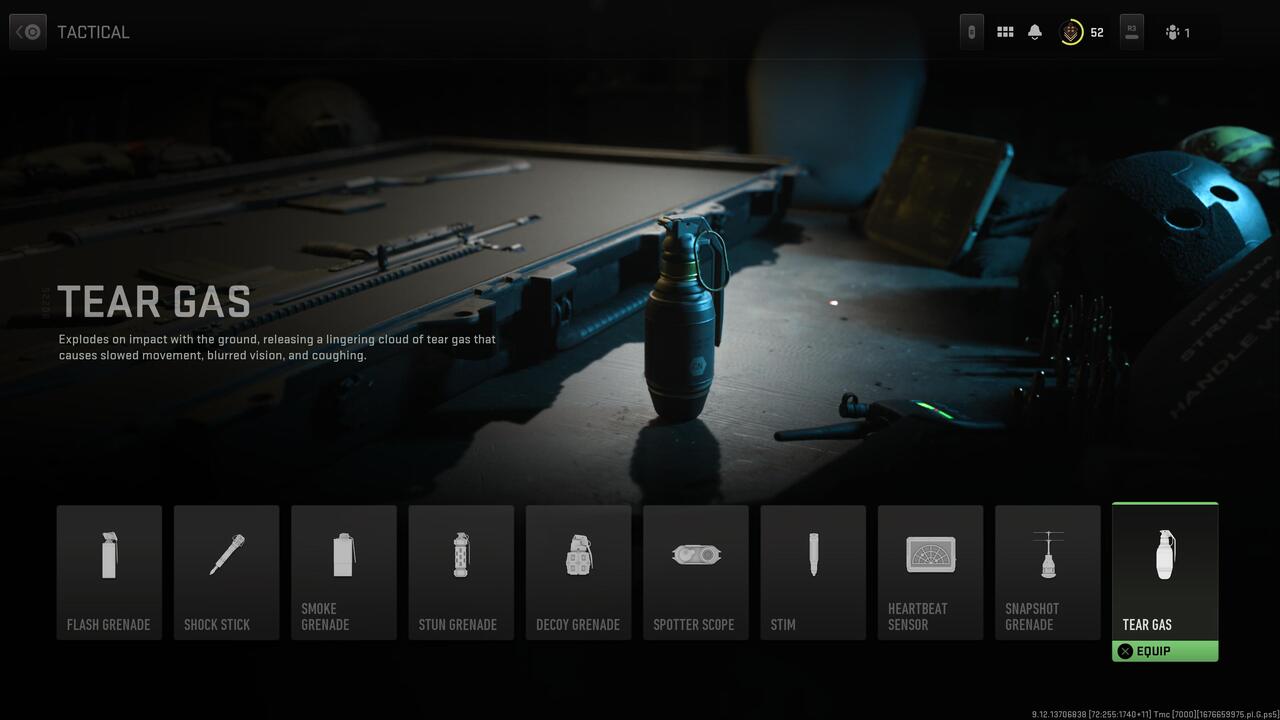
Task: Select the Shock Stick tactical
Action: pyautogui.click(x=226, y=572)
